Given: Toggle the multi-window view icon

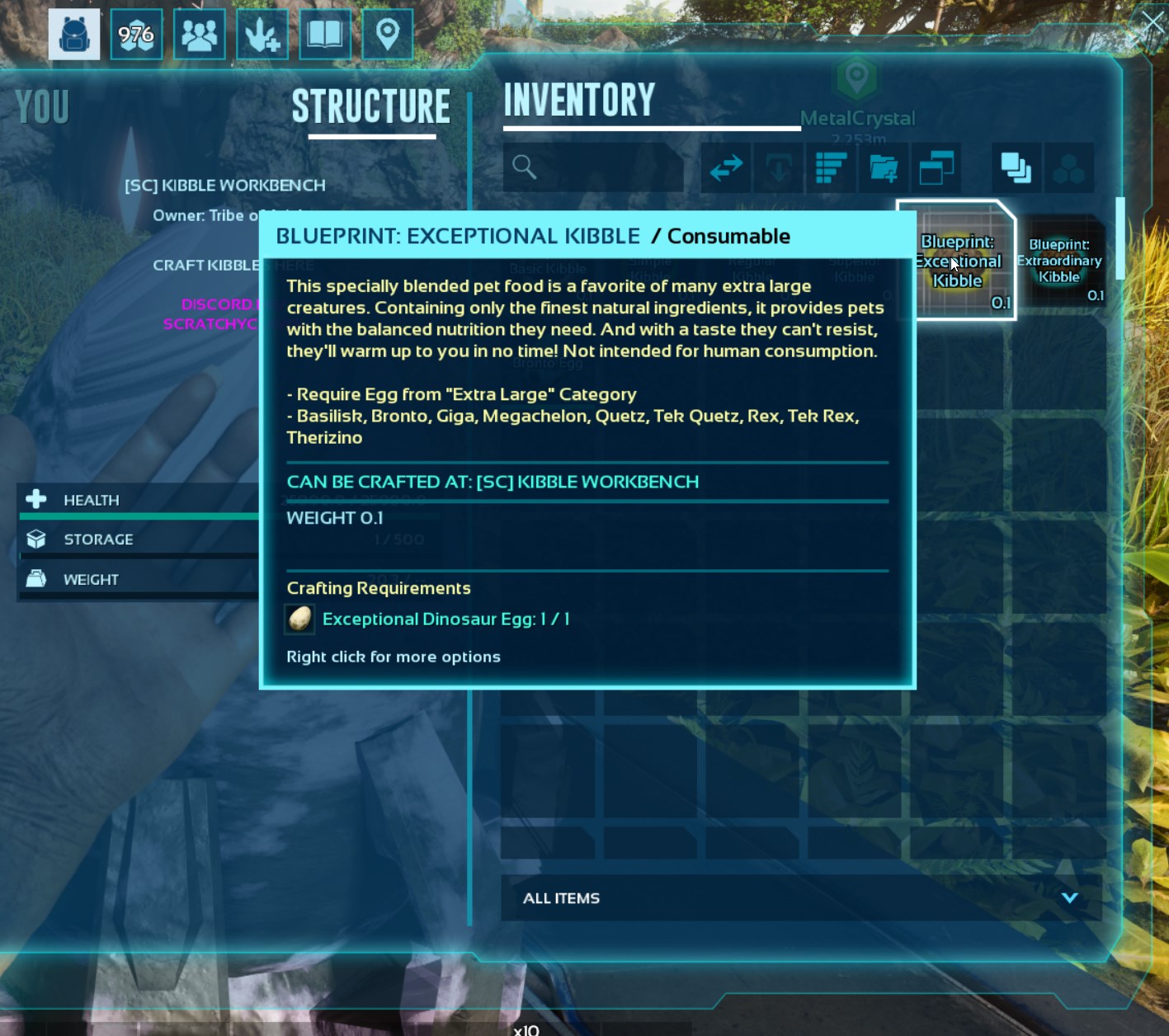Looking at the screenshot, I should [936, 167].
